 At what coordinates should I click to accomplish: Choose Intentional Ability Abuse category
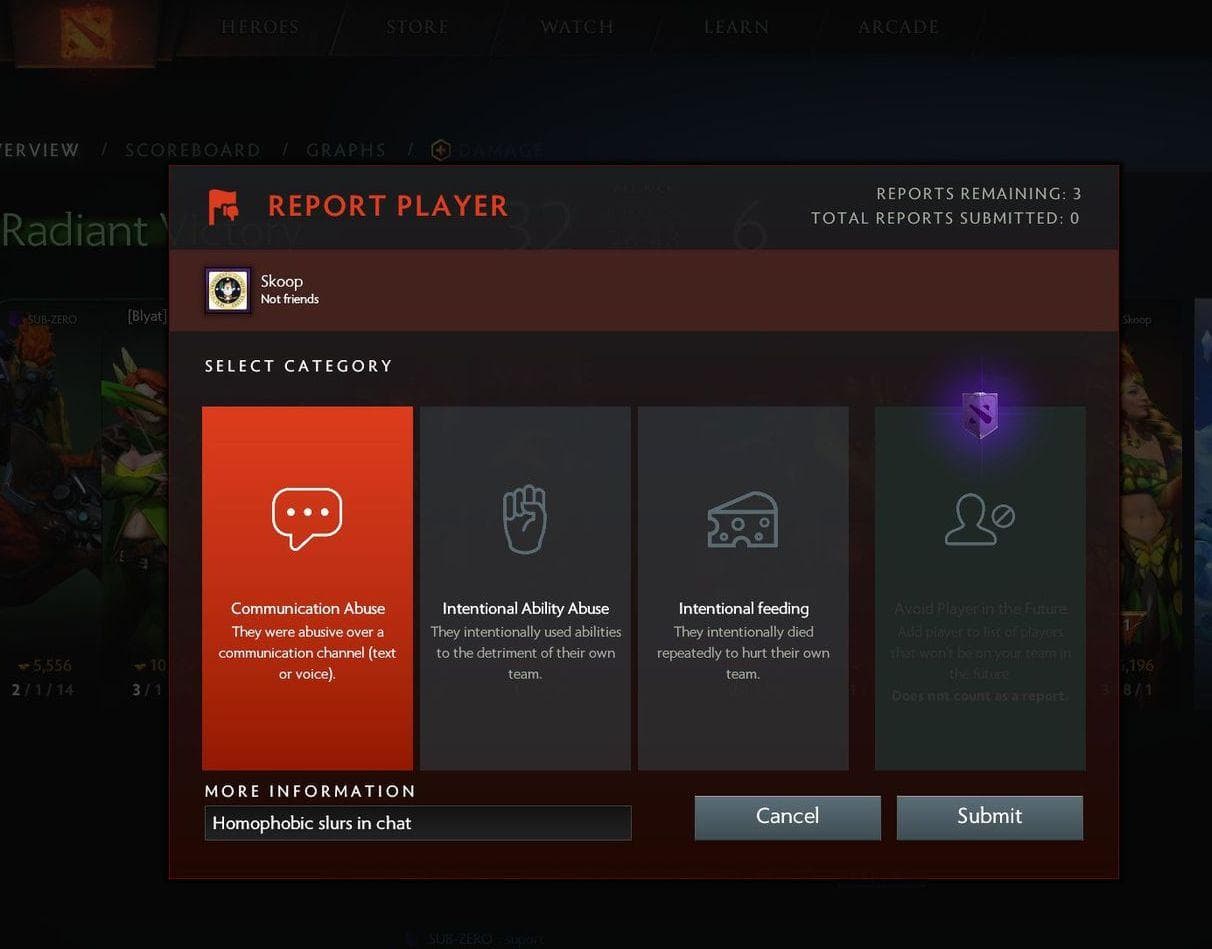point(525,587)
